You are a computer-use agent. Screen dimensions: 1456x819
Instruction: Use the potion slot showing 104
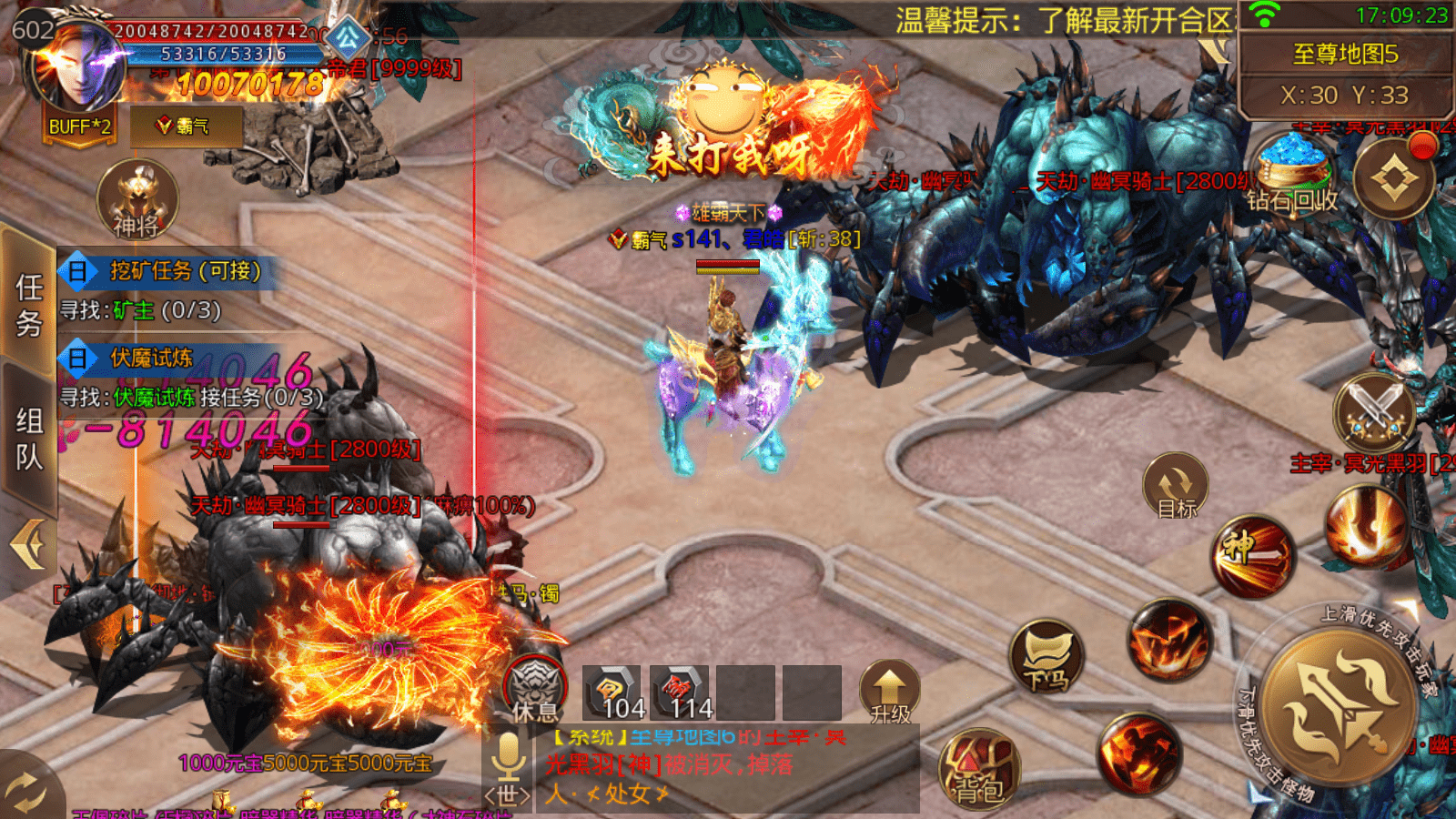[x=612, y=693]
